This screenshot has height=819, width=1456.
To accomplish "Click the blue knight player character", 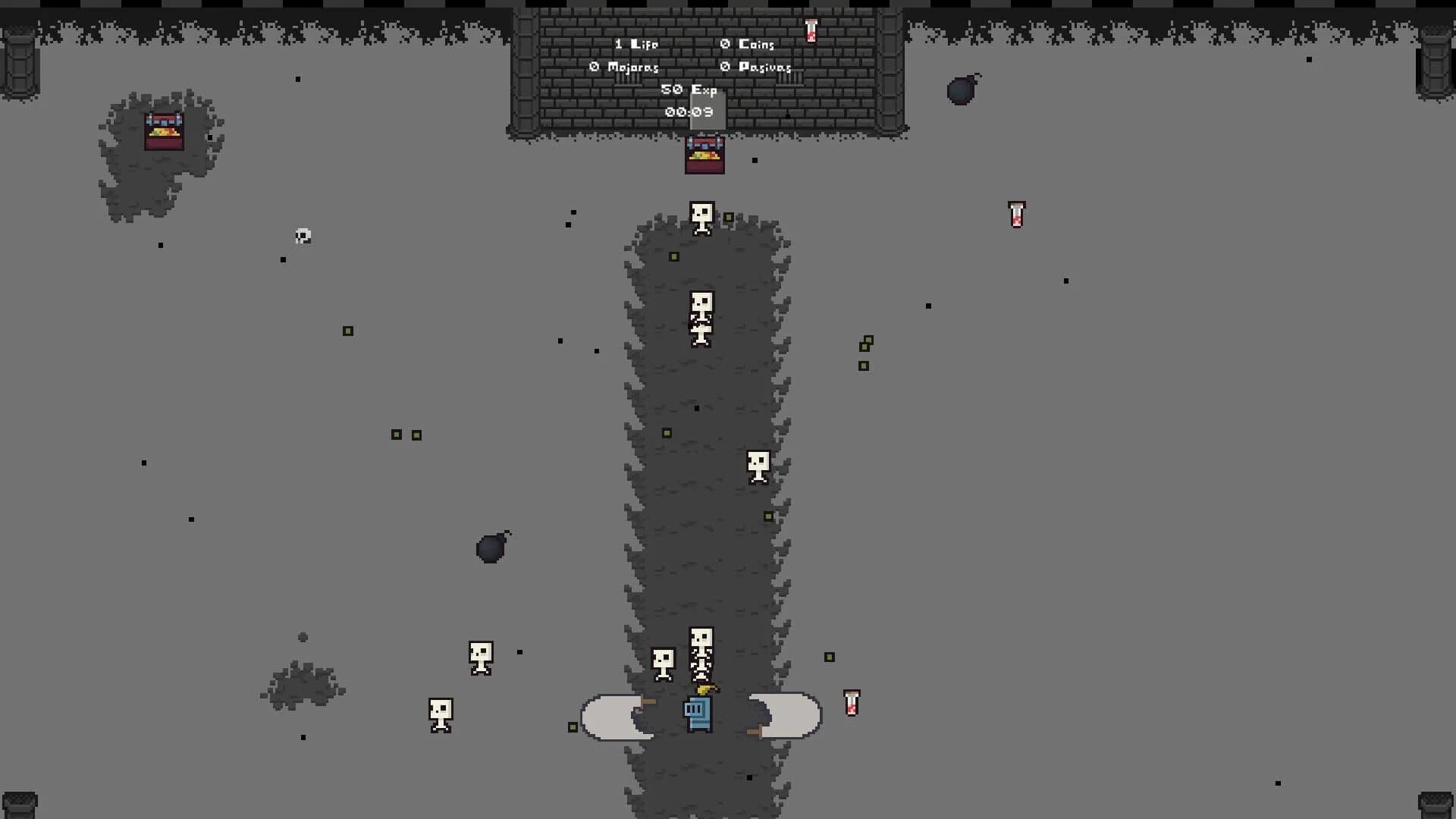I will pyautogui.click(x=698, y=714).
